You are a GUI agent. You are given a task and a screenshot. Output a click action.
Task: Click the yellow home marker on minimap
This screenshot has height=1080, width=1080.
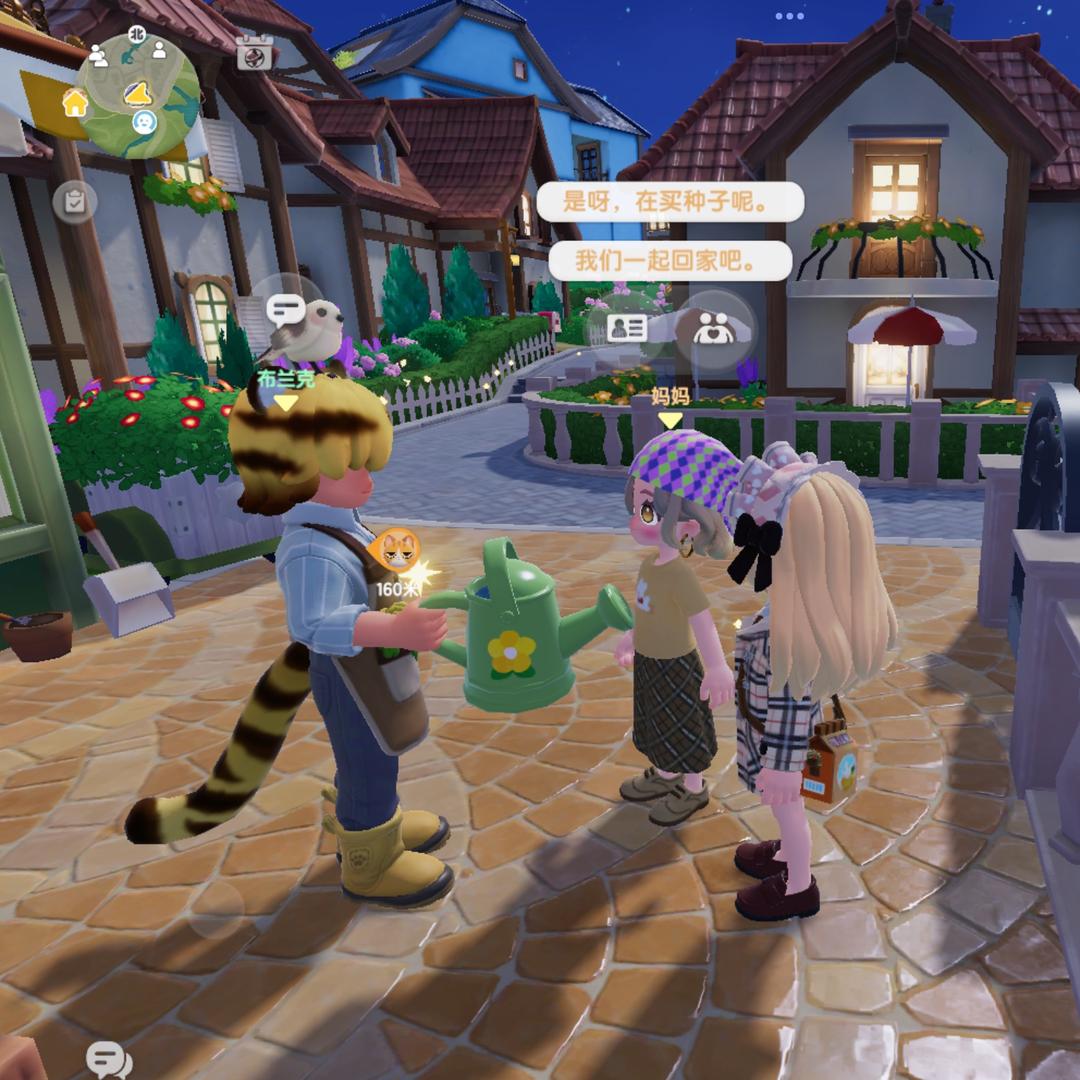coord(75,102)
